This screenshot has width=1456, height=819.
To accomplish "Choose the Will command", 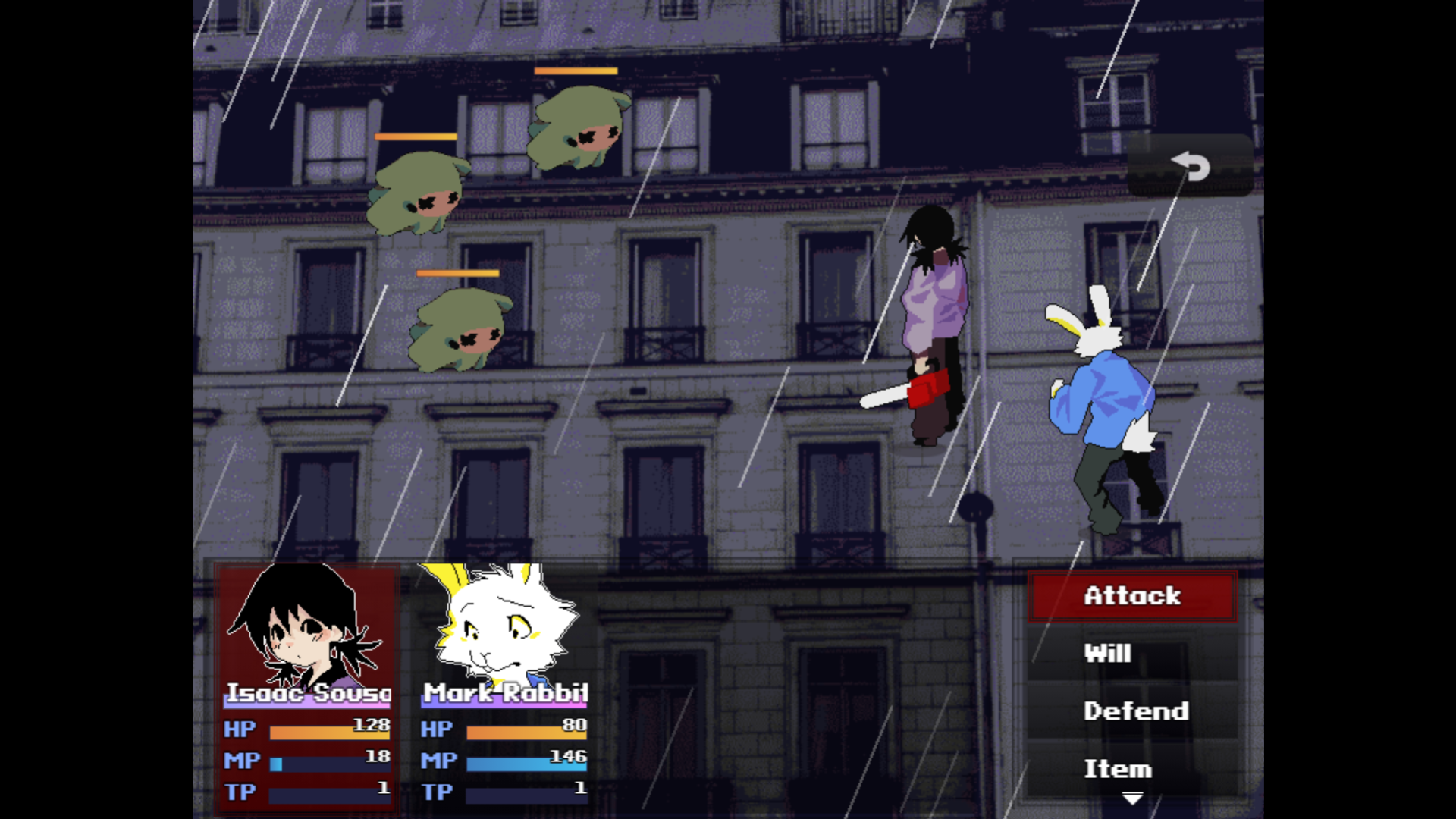I will point(1131,654).
